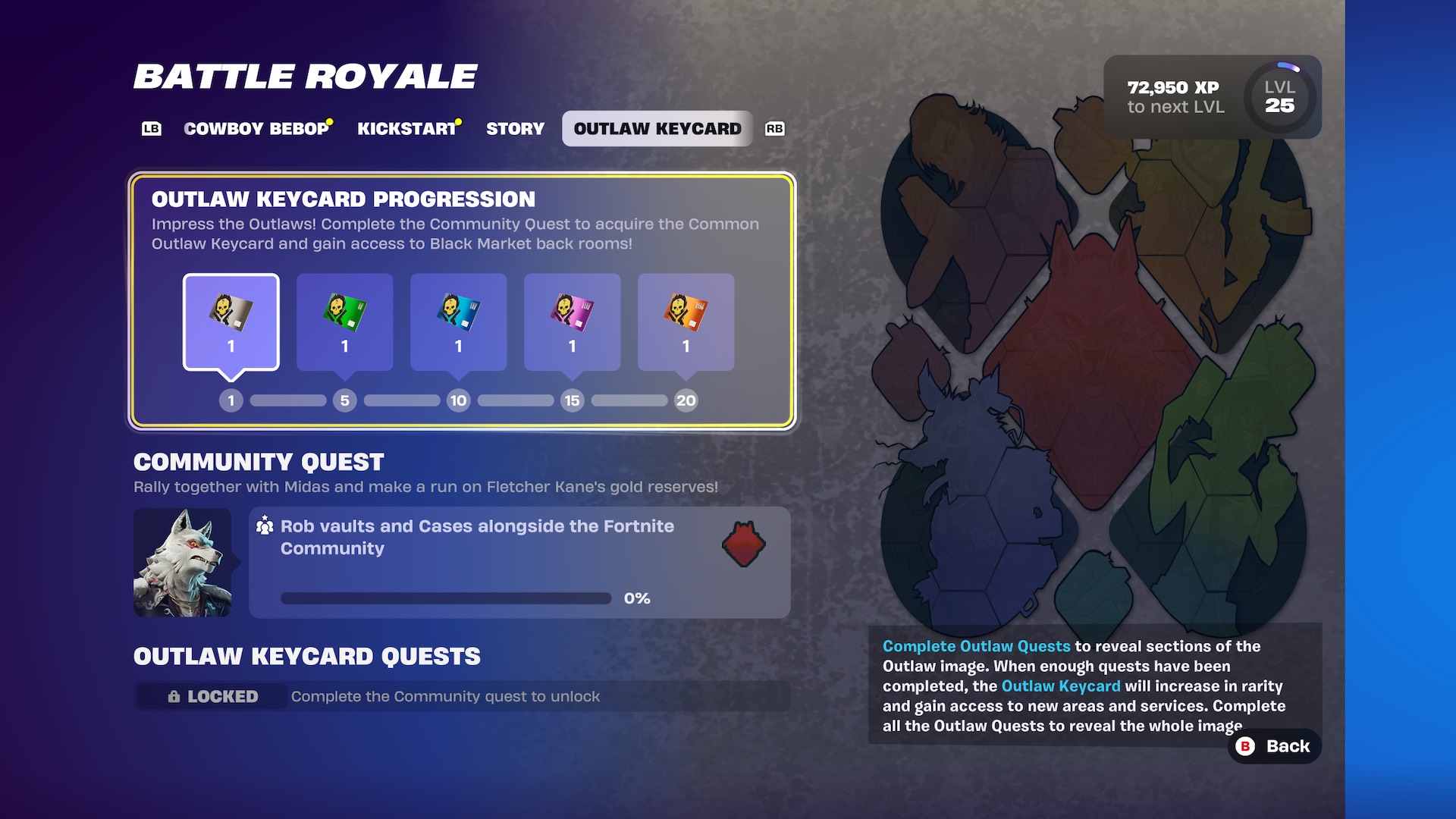The width and height of the screenshot is (1456, 819).
Task: Switch to the Kickstart tab
Action: coord(406,128)
